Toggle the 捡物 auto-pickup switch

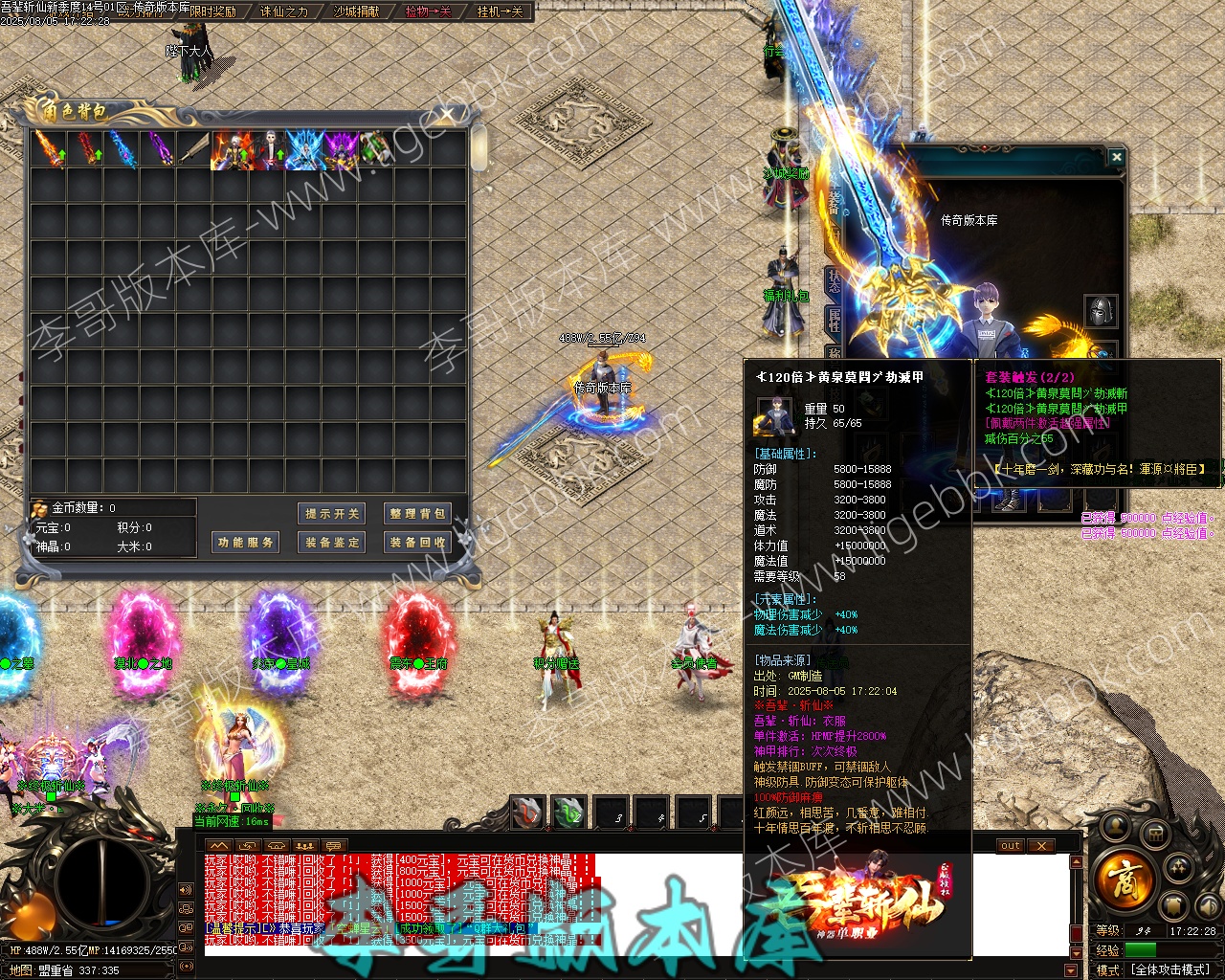click(428, 12)
